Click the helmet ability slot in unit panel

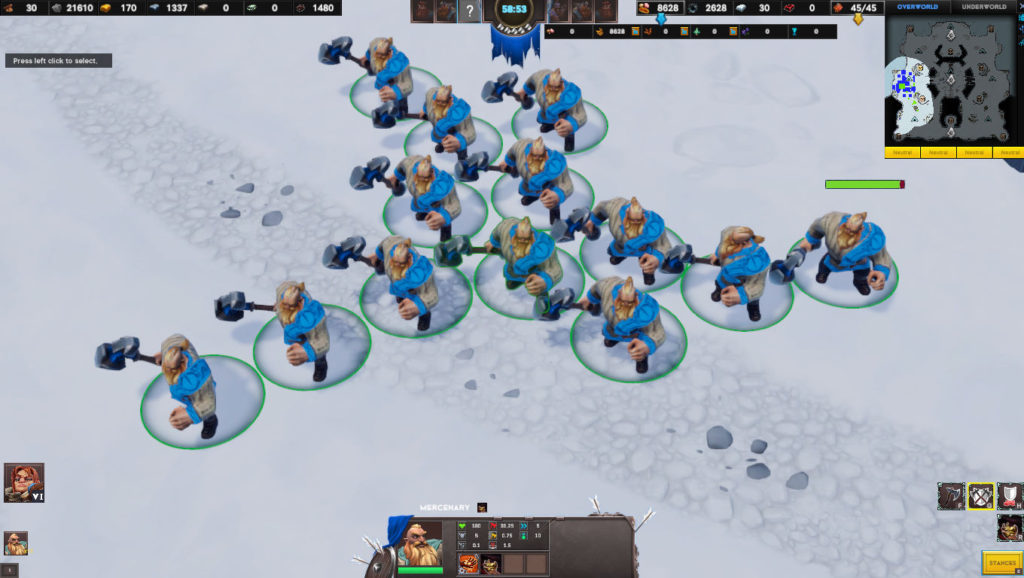pyautogui.click(x=492, y=564)
